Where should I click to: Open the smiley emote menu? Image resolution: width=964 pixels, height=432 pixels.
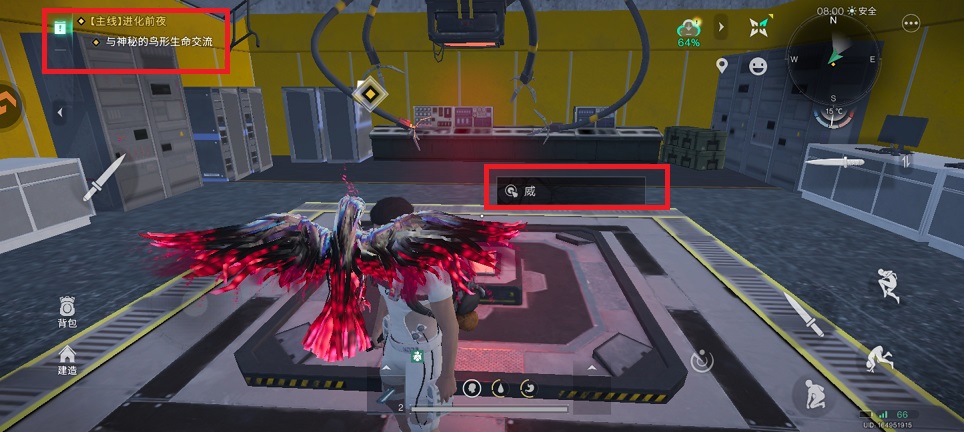click(758, 66)
